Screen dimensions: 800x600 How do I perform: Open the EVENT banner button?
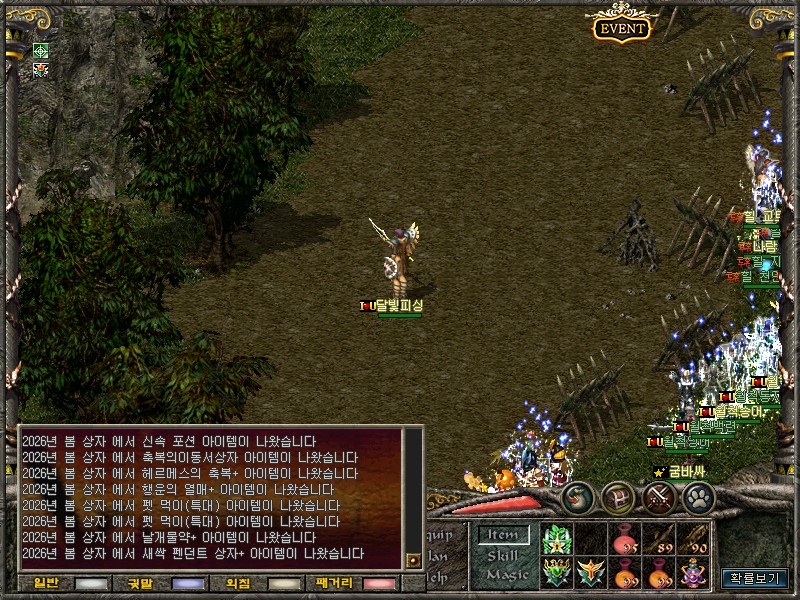pyautogui.click(x=622, y=28)
